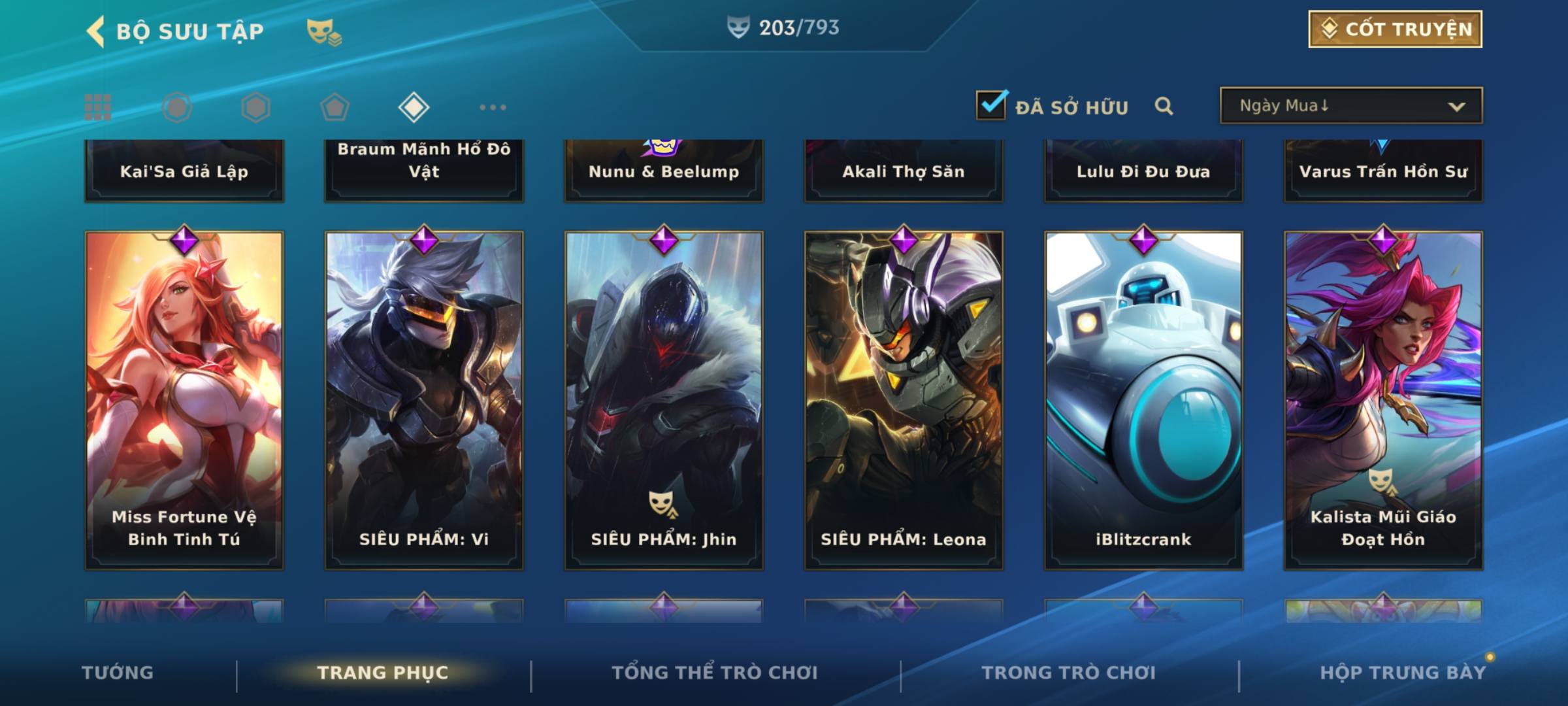Open the mask and coins icon

324,32
